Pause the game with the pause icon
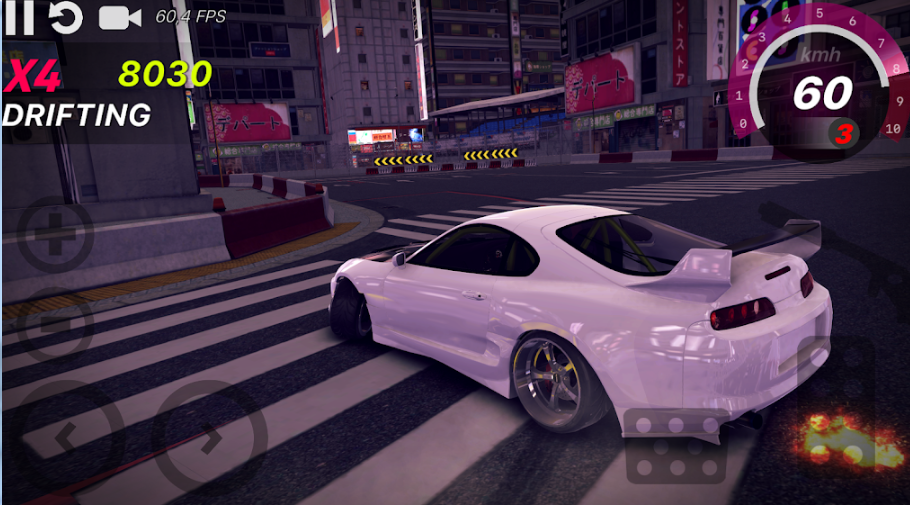 [x=20, y=16]
